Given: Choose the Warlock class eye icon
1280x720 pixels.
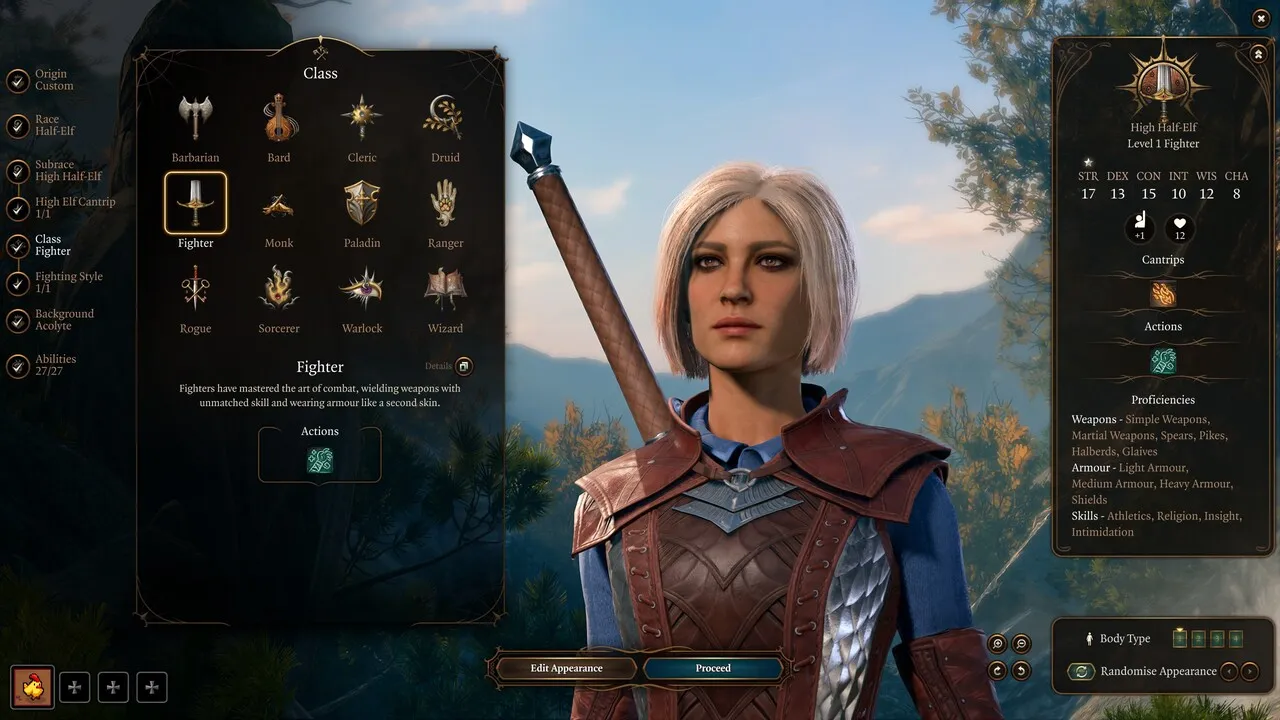Looking at the screenshot, I should [361, 288].
